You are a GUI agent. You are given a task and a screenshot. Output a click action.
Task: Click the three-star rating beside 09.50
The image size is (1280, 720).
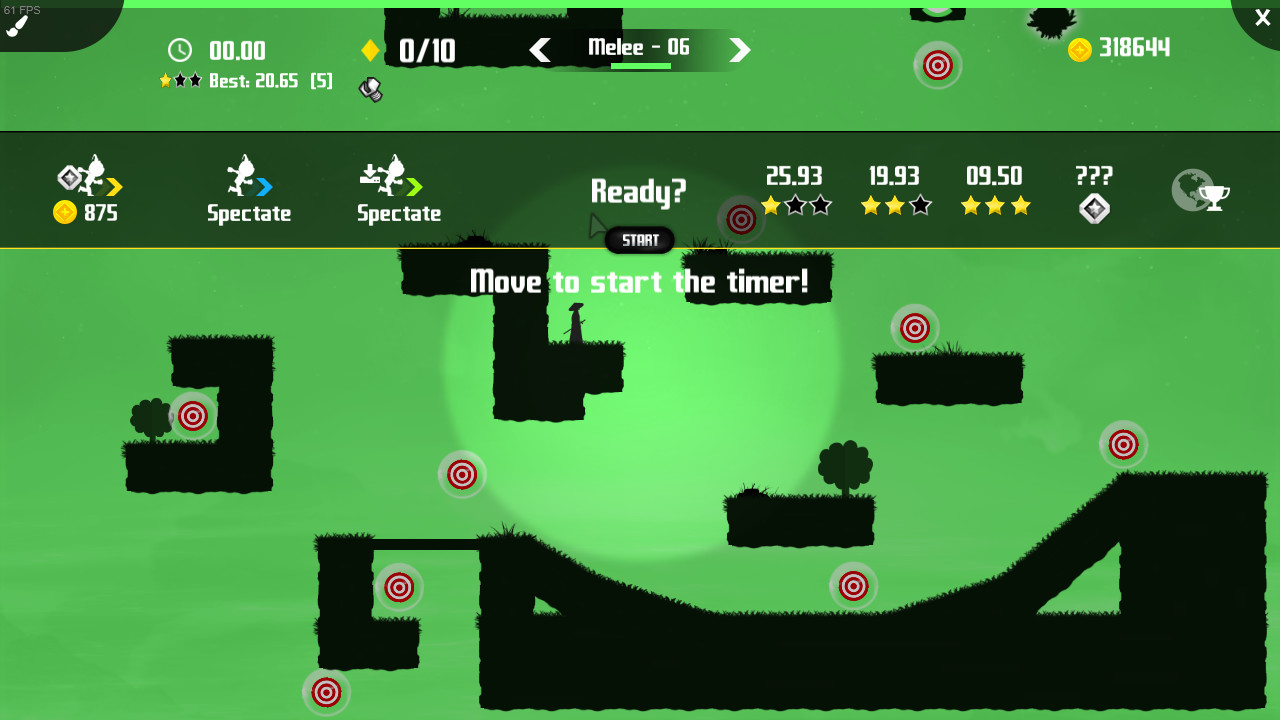995,207
